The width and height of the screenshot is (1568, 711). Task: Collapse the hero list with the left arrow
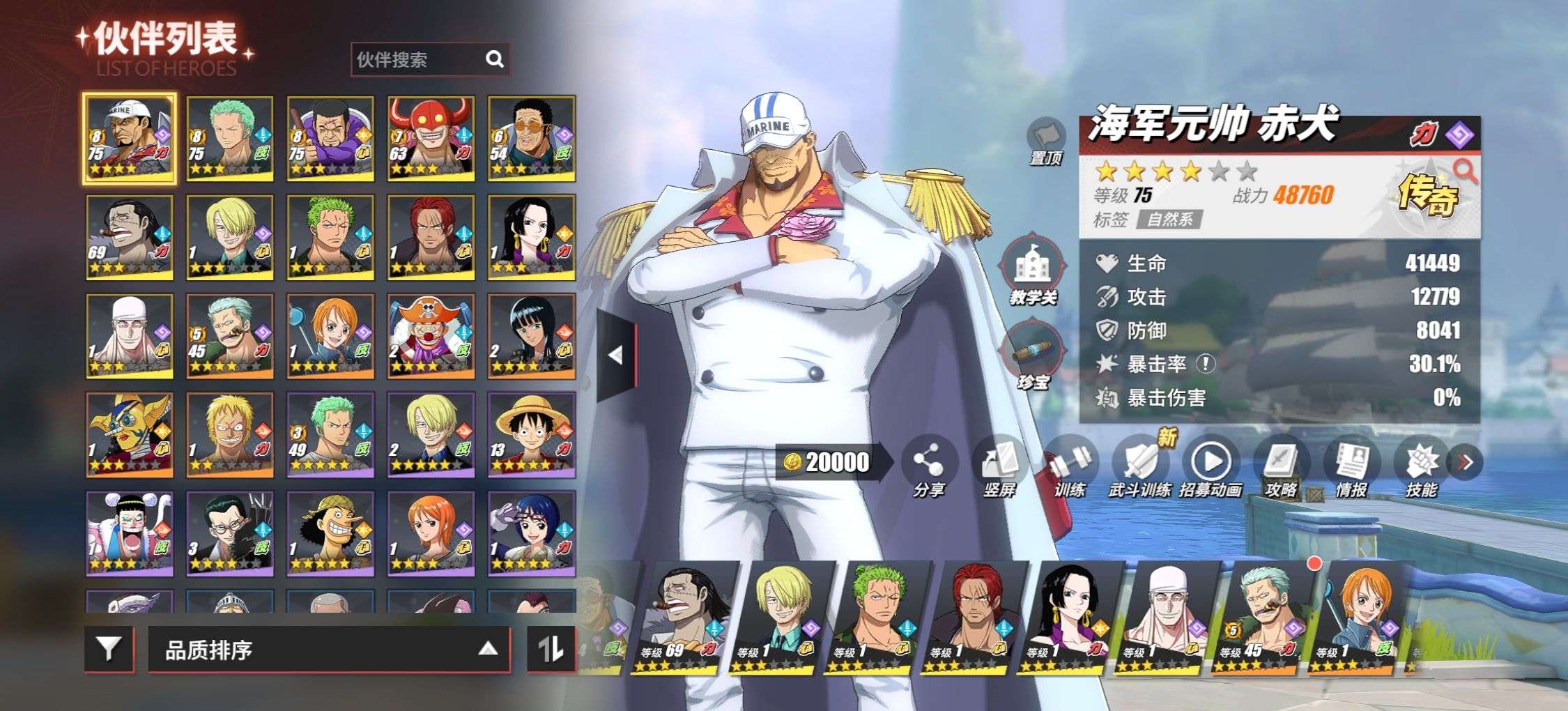(616, 355)
